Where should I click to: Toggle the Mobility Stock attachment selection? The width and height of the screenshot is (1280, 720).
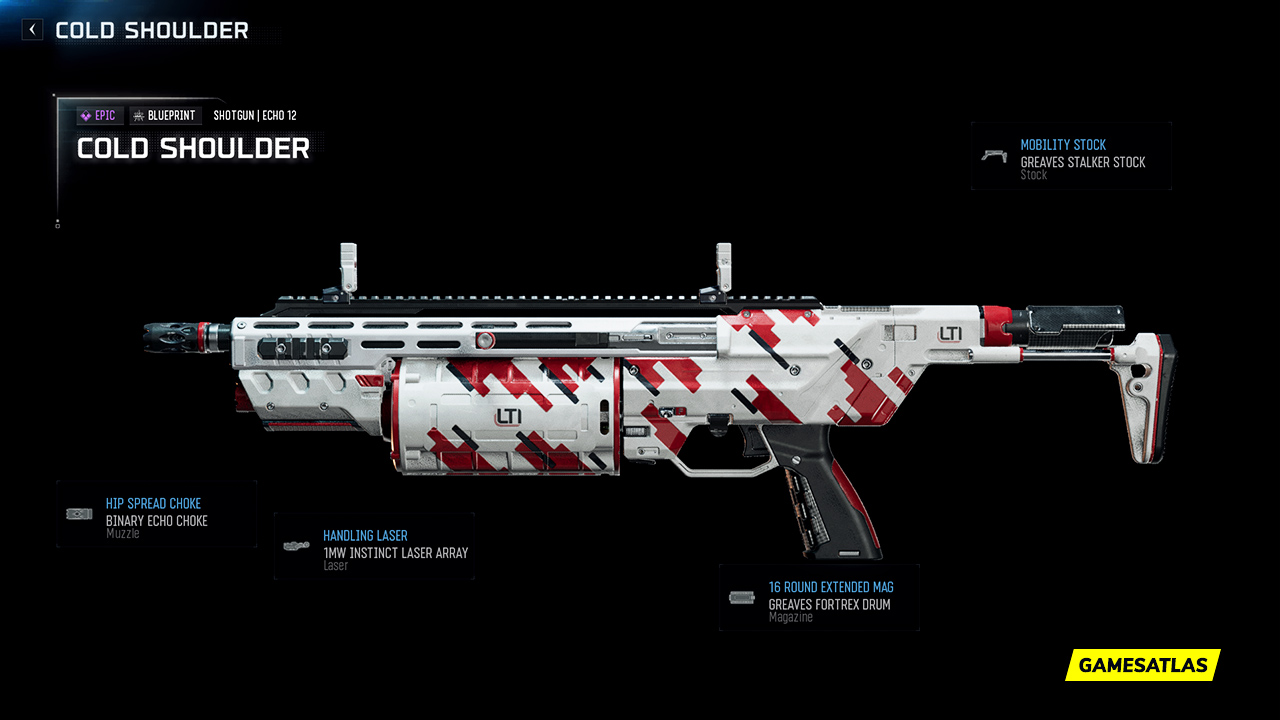pyautogui.click(x=1071, y=157)
